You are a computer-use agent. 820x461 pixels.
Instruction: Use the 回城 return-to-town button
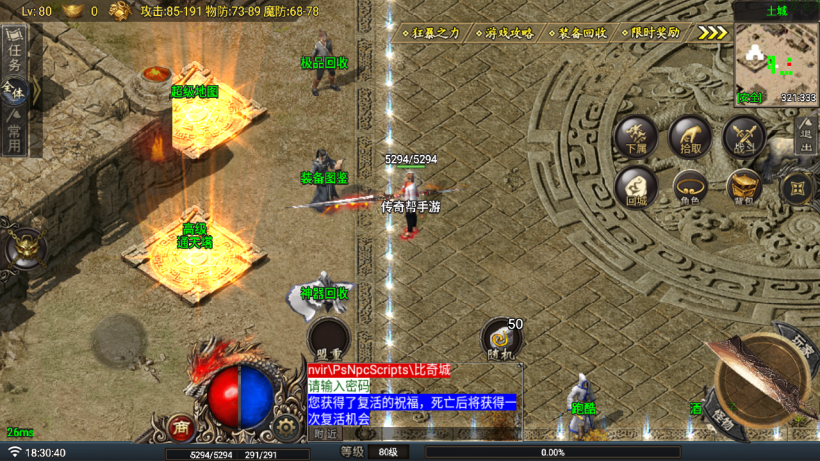tap(636, 187)
